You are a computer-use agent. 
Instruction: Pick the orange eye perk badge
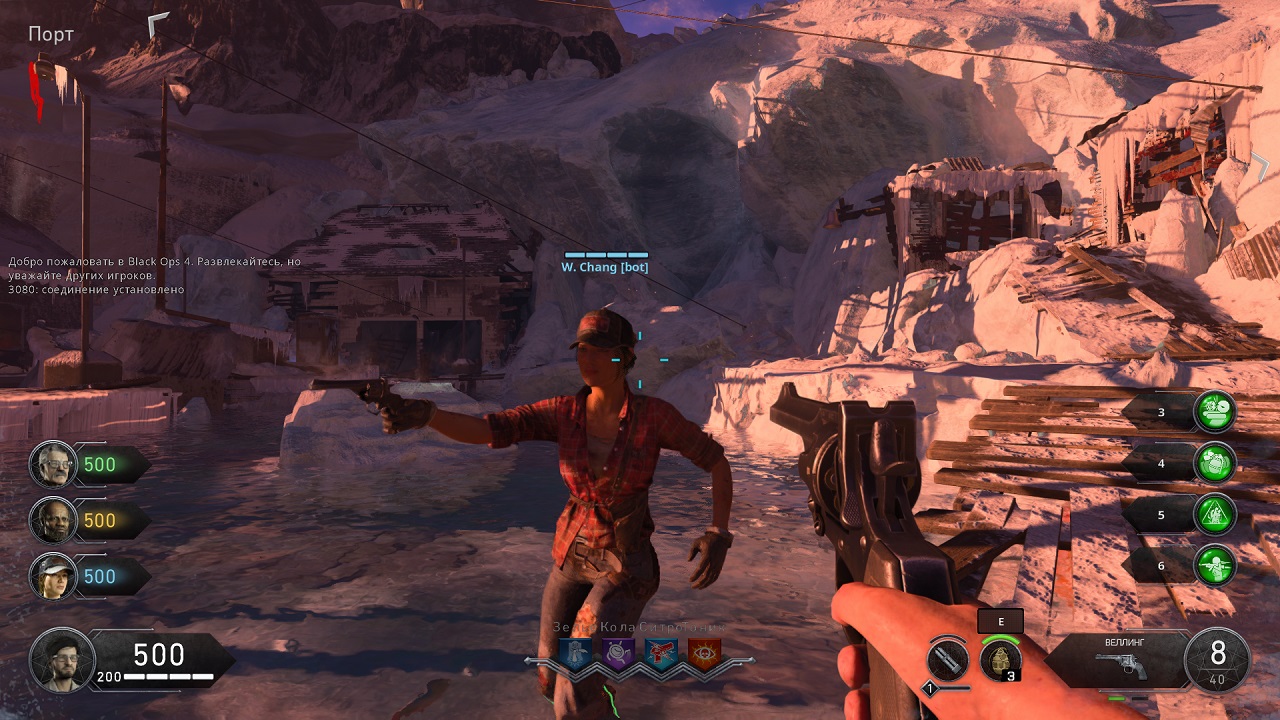(x=703, y=654)
